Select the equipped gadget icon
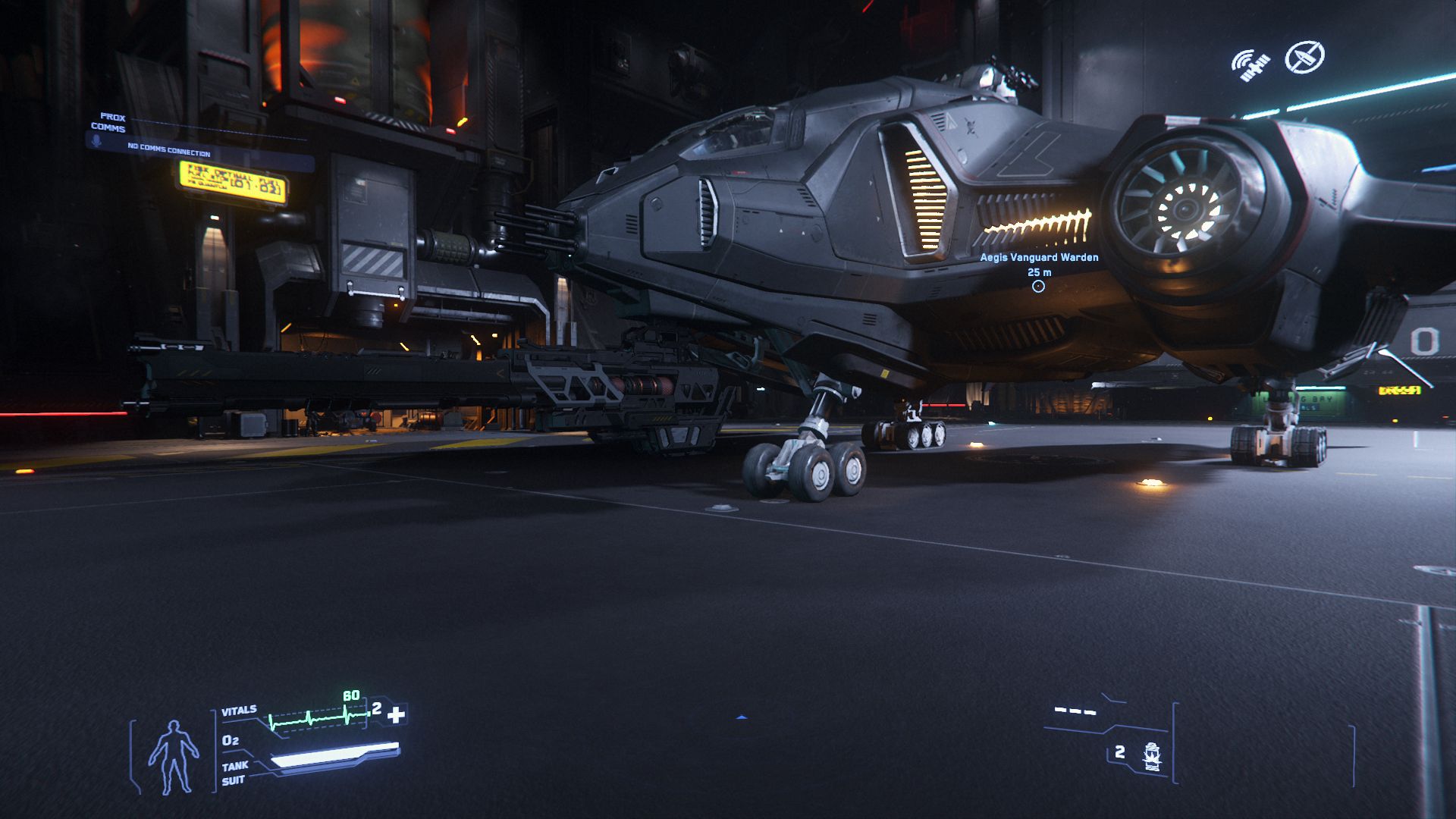 (x=1152, y=756)
